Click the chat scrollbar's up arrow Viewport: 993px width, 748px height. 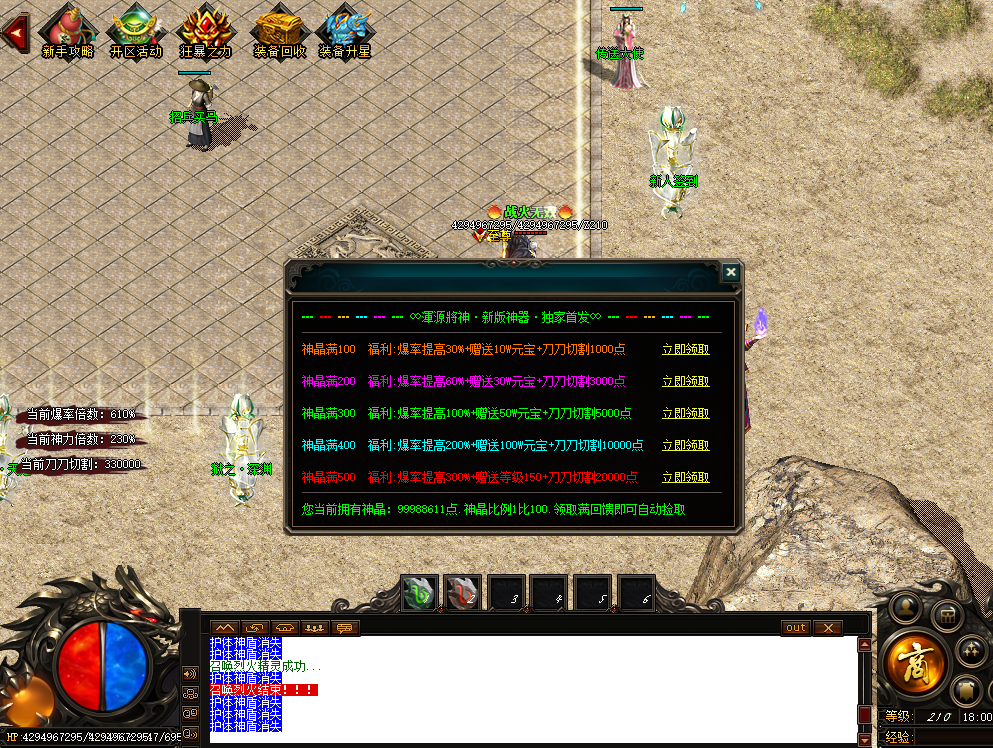(864, 644)
